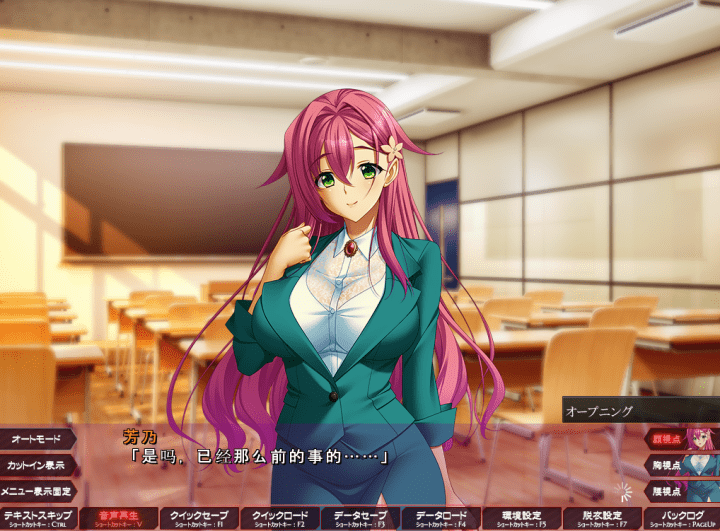This screenshot has height=531, width=720.
Task: Open 脱衣設定 settings
Action: (601, 518)
